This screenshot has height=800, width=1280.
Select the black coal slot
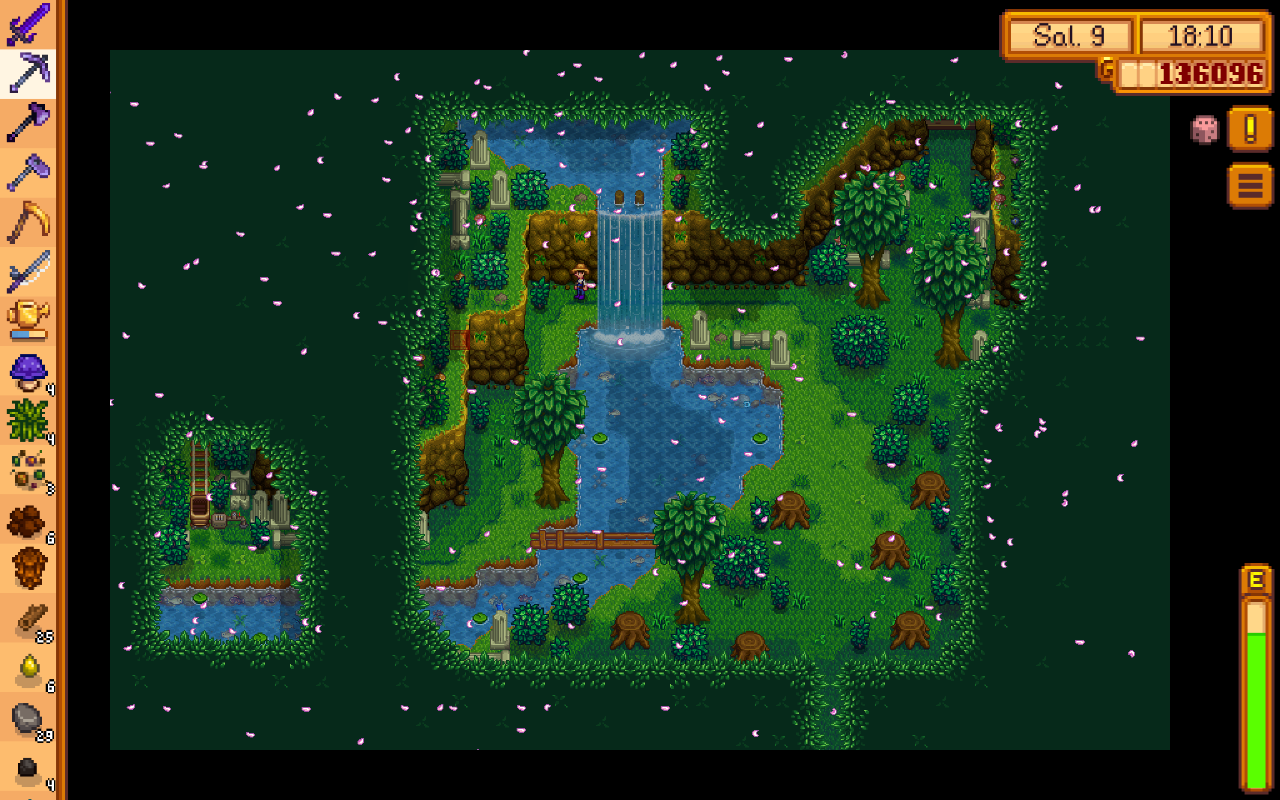pyautogui.click(x=28, y=768)
